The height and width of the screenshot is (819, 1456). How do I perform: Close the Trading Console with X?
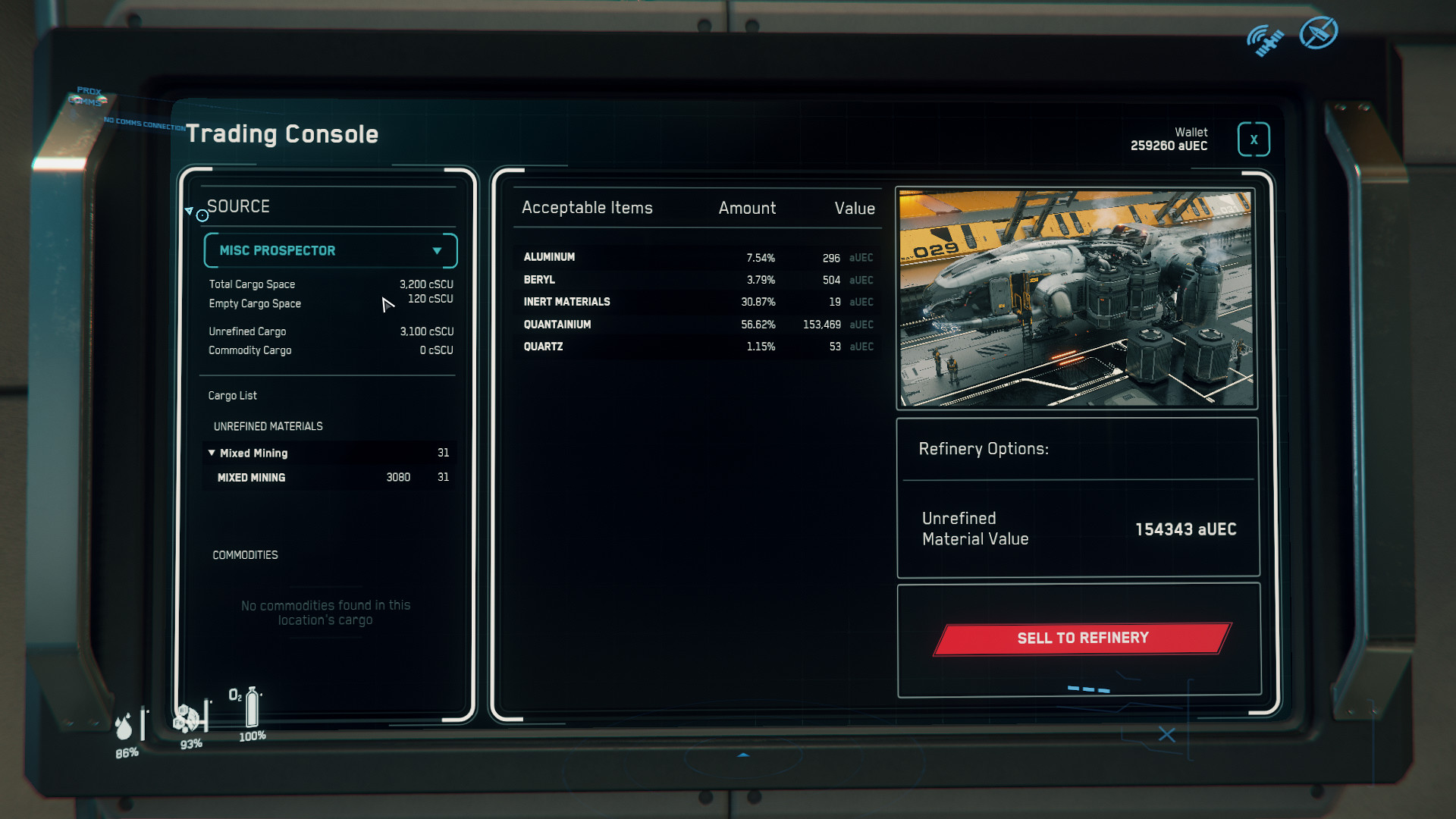pos(1254,140)
